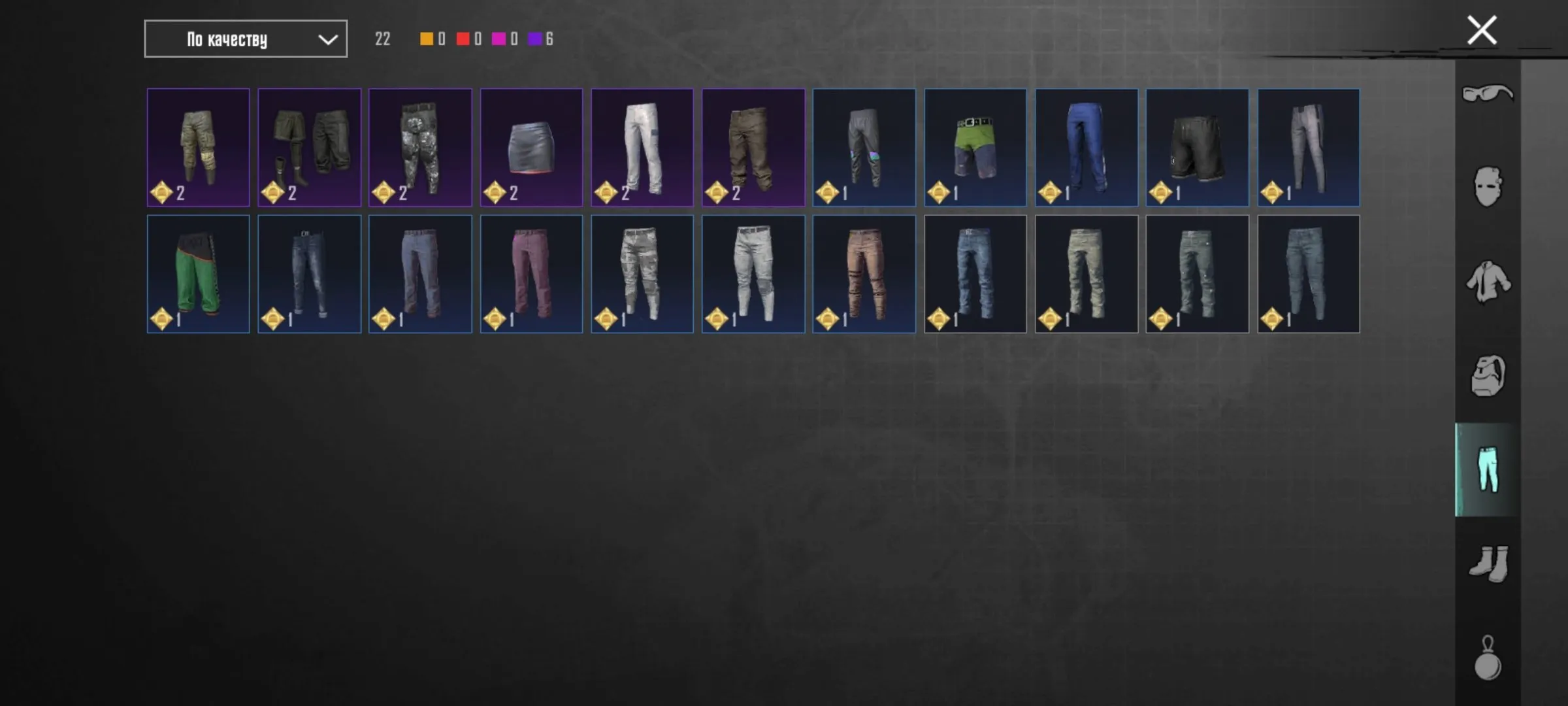1568x706 pixels.
Task: Select the blue track pants thumbnail
Action: [1086, 146]
